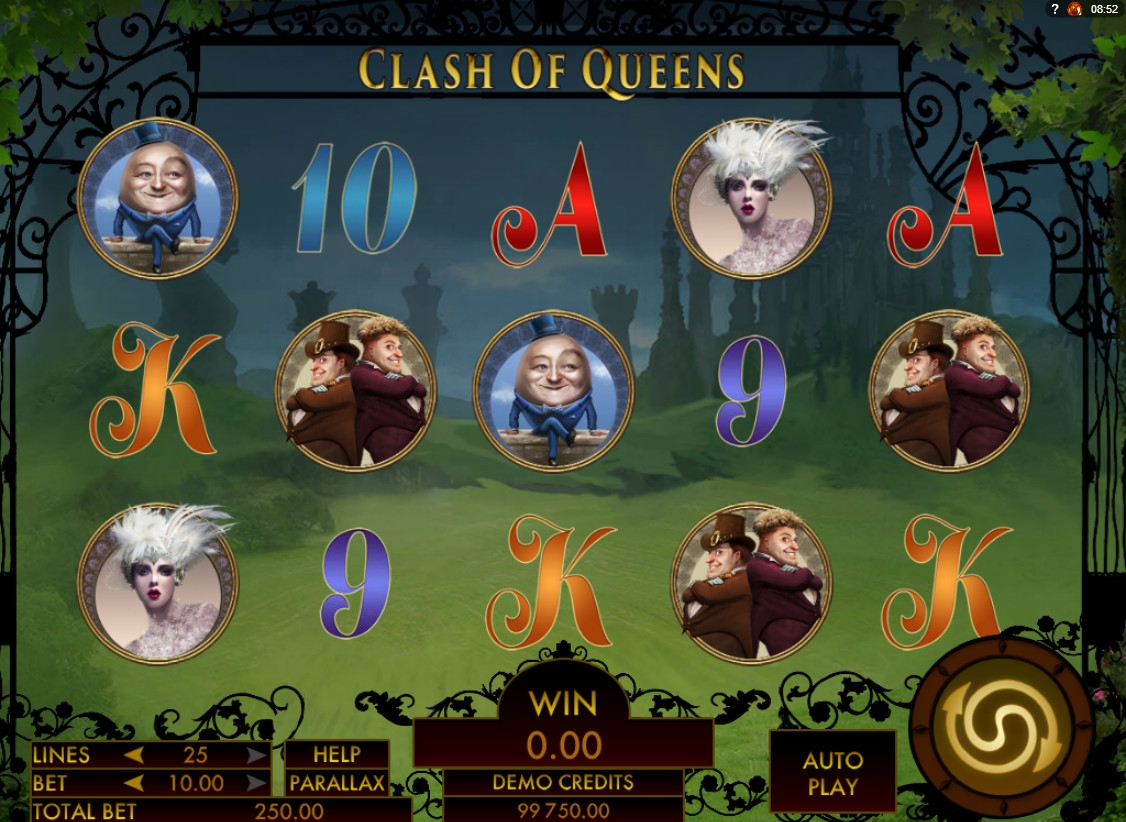This screenshot has height=822, width=1126.
Task: Click the question mark icon in the top bar
Action: [x=1055, y=9]
